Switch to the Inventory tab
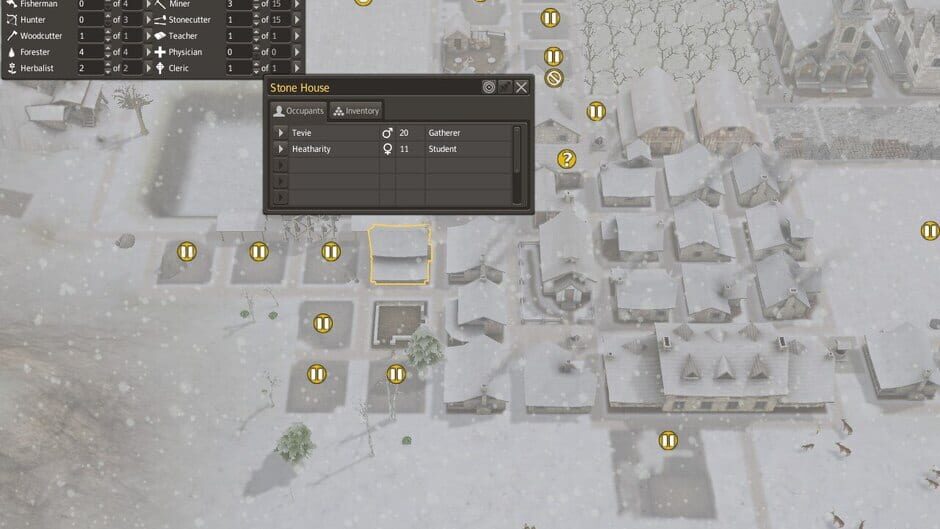 click(355, 111)
